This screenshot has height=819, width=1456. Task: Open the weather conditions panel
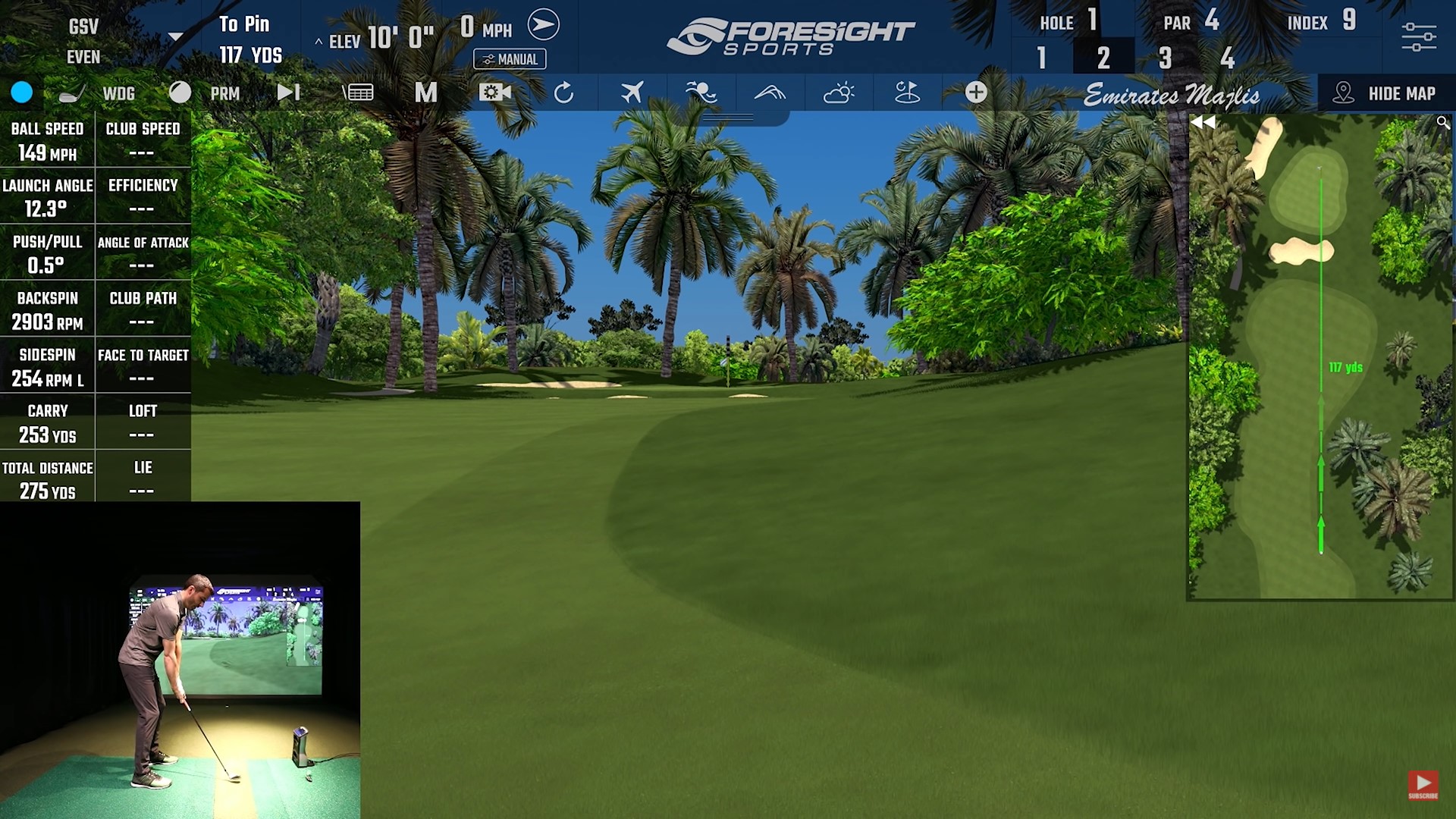(x=839, y=93)
